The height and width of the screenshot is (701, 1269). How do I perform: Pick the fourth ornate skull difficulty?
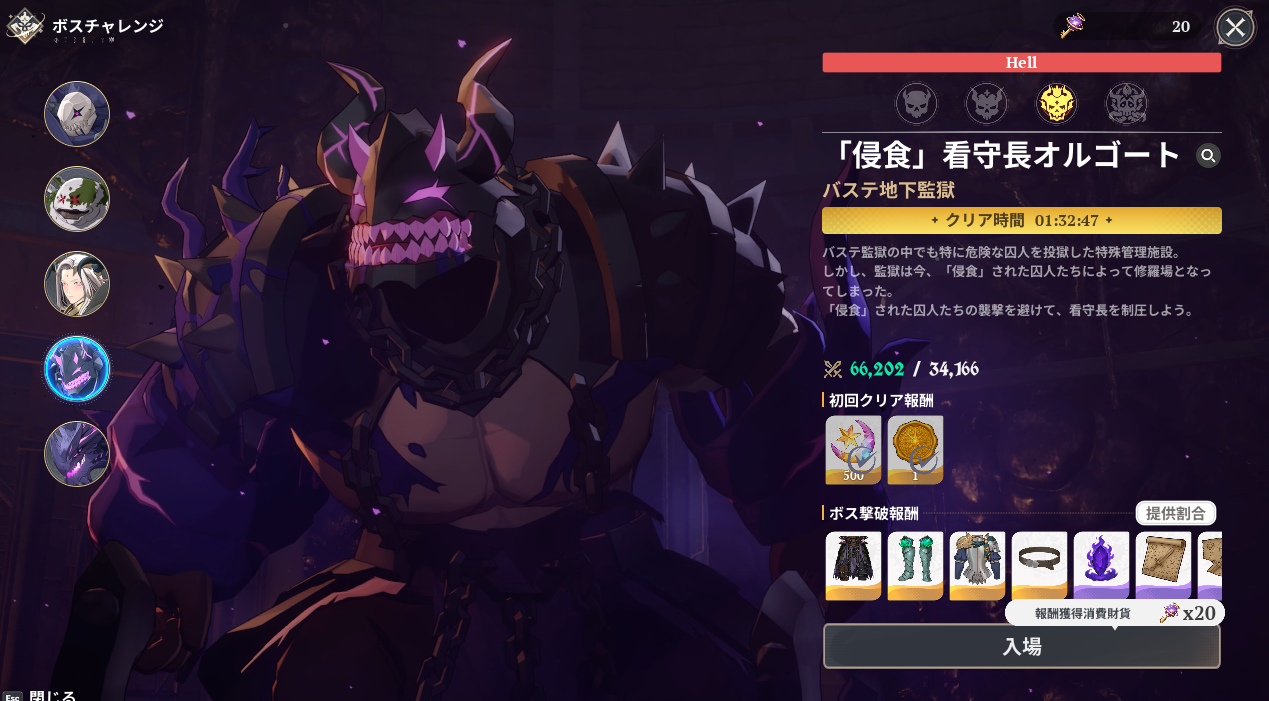point(1126,103)
